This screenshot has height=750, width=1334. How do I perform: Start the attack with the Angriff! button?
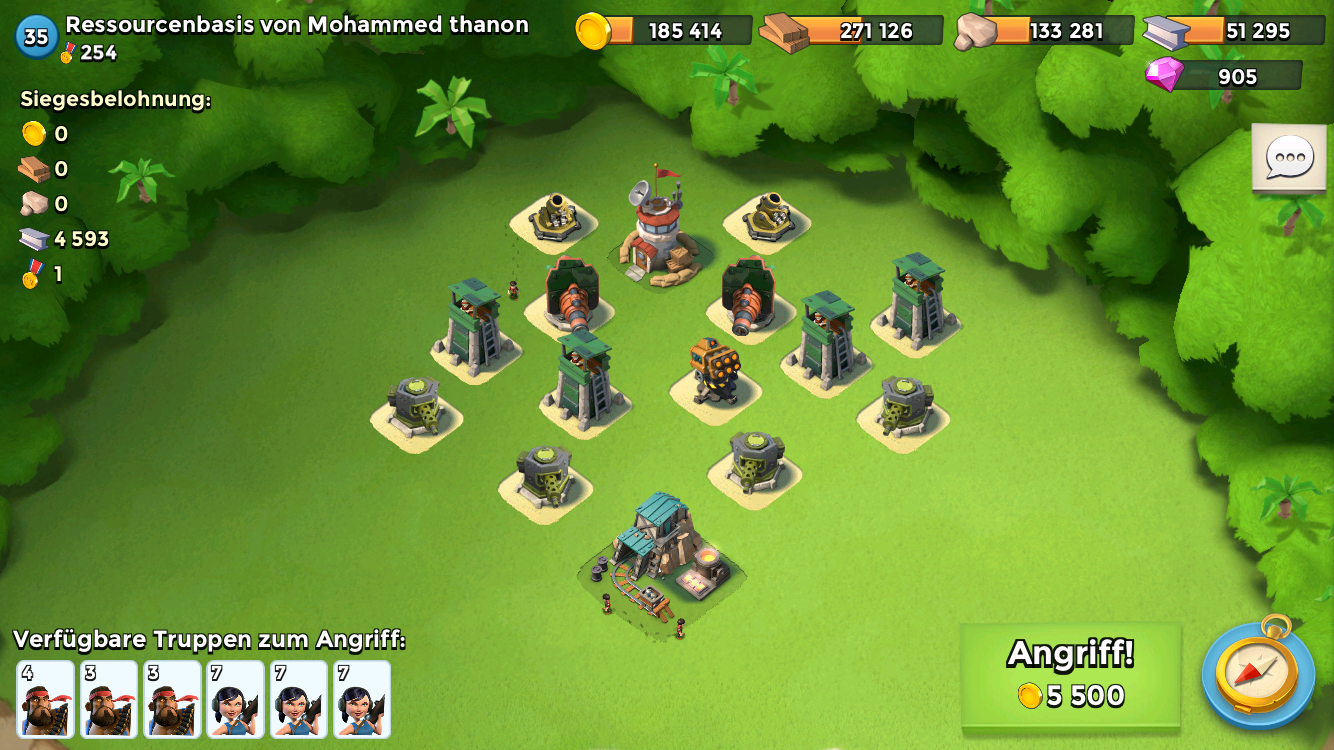pos(1070,675)
